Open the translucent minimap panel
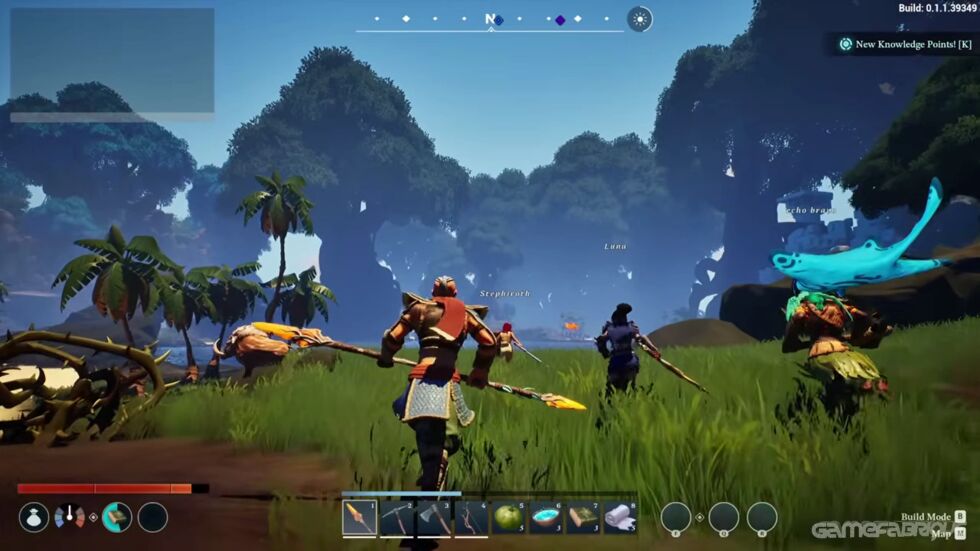This screenshot has width=980, height=551. (112, 61)
